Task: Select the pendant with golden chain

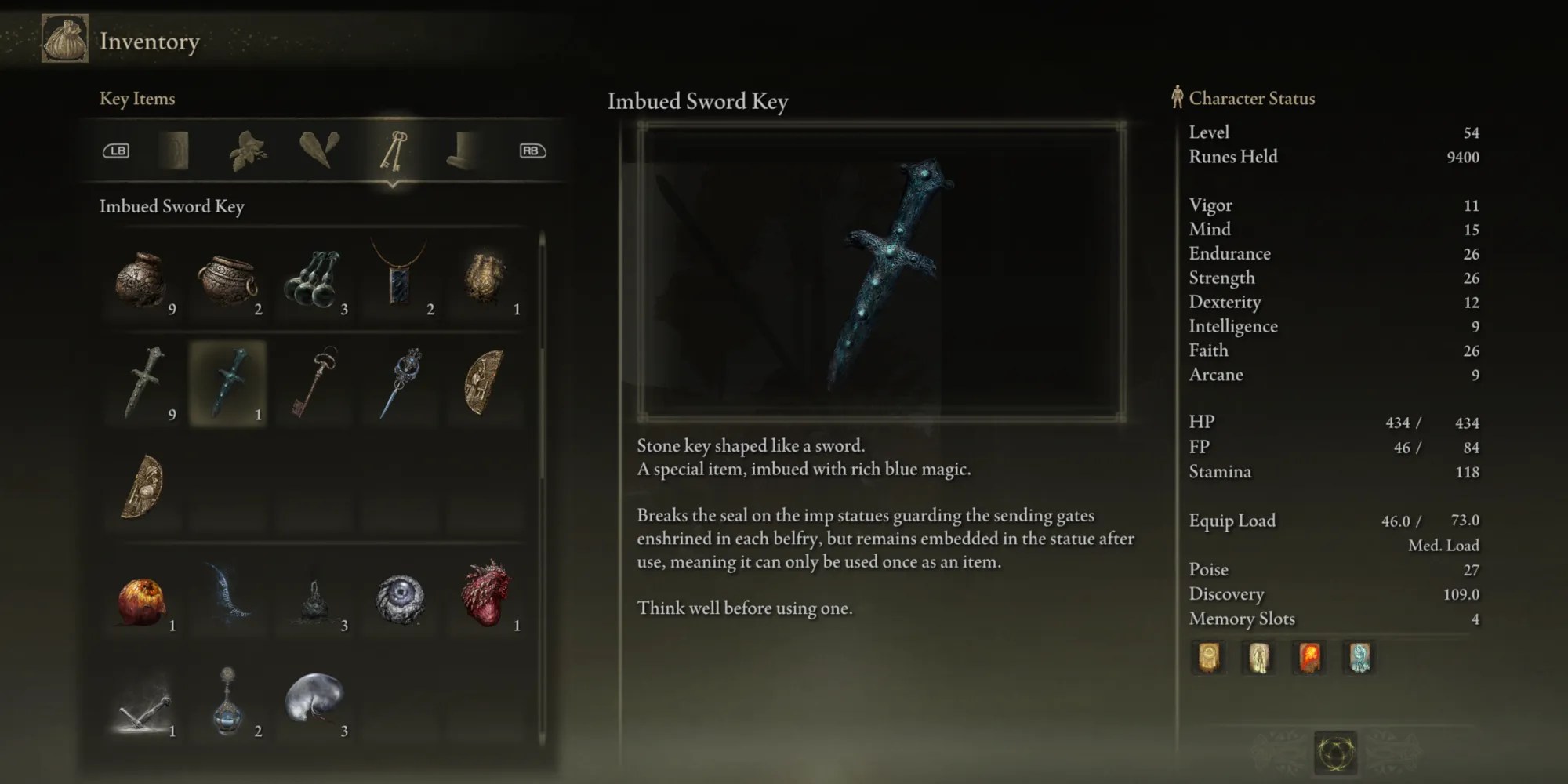Action: click(x=397, y=278)
